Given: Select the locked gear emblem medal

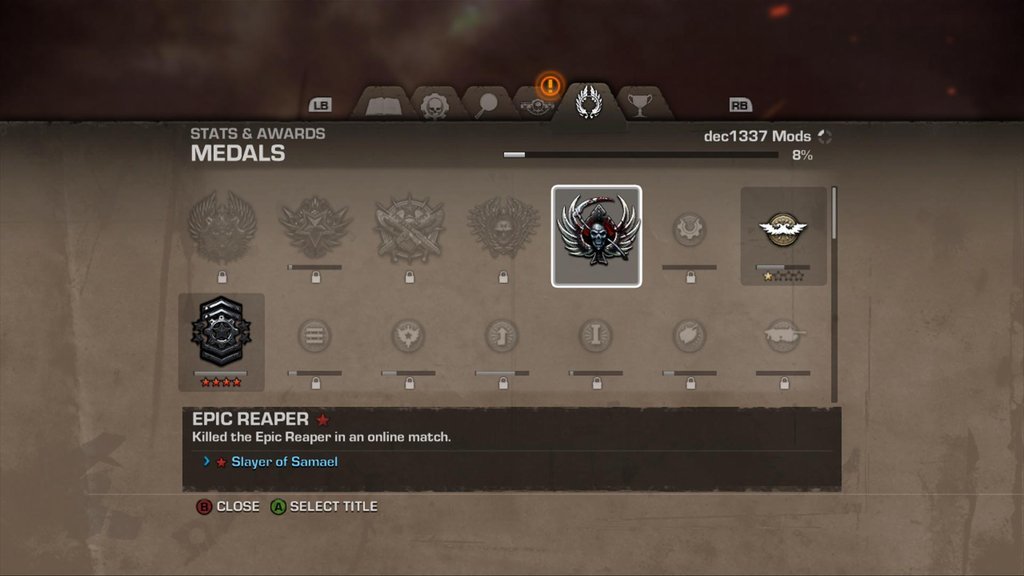Looking at the screenshot, I should [689, 230].
